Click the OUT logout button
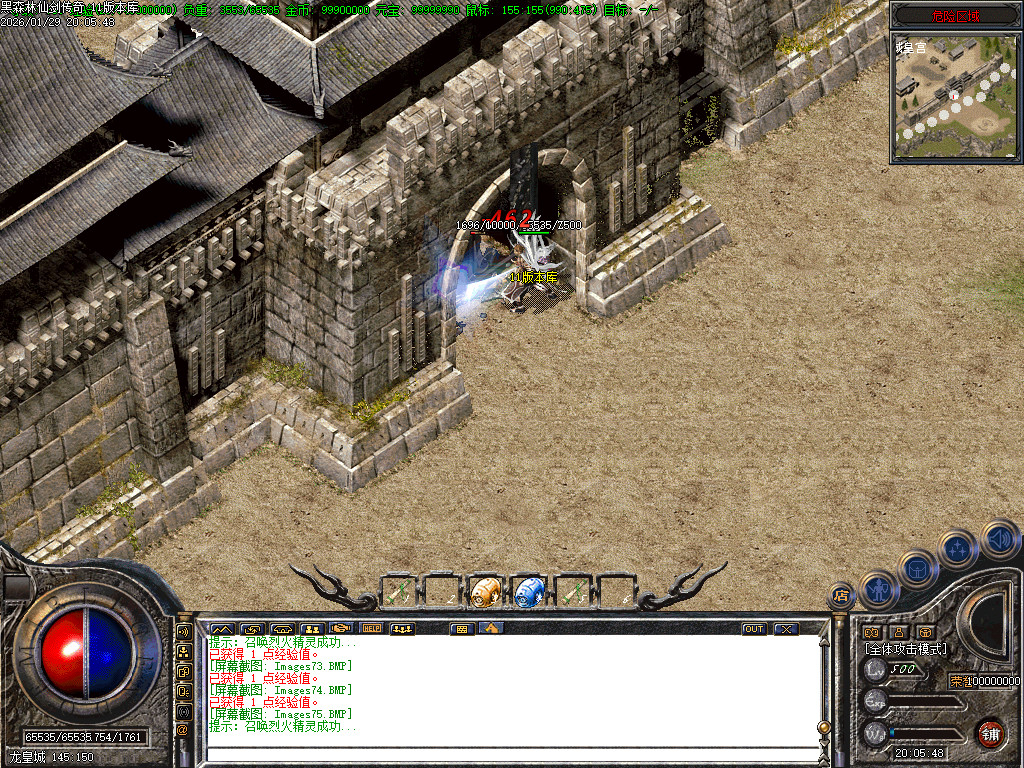This screenshot has width=1024, height=768. (x=753, y=629)
